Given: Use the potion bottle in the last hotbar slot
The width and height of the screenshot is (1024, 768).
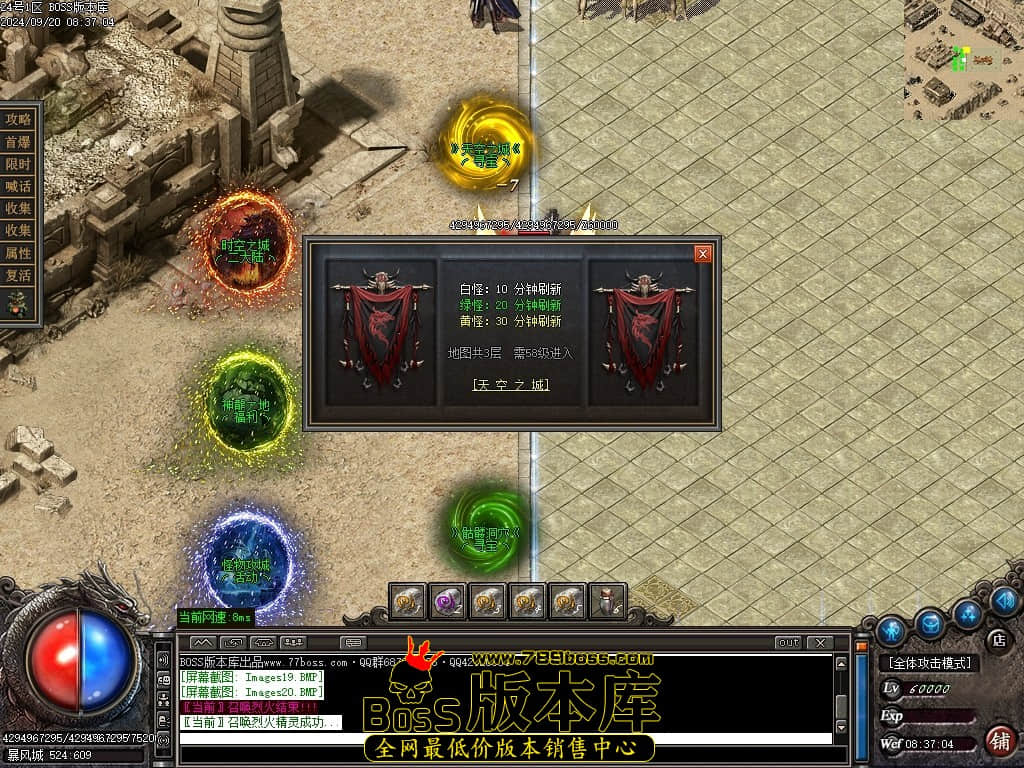Looking at the screenshot, I should [607, 601].
